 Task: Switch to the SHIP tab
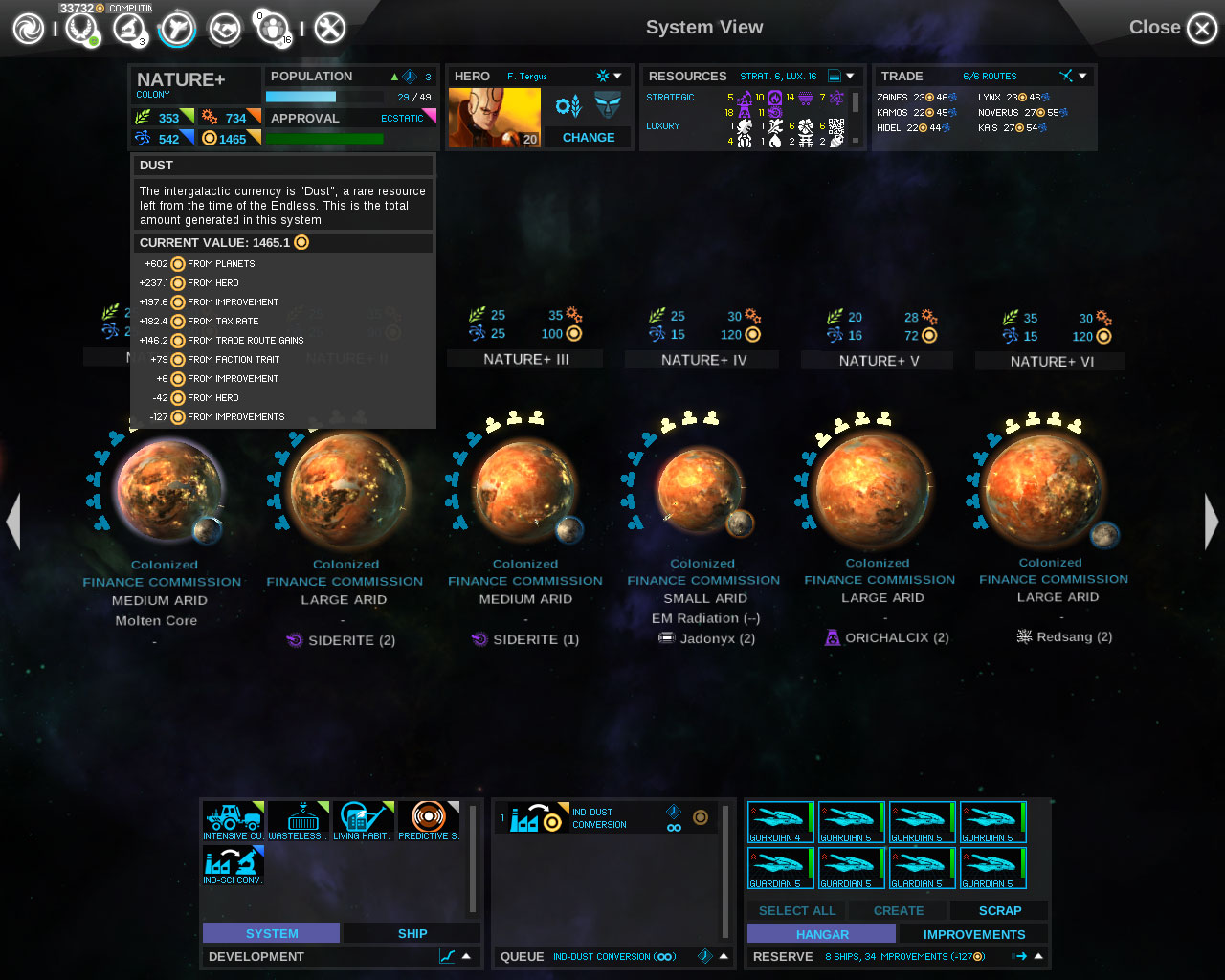click(x=411, y=933)
